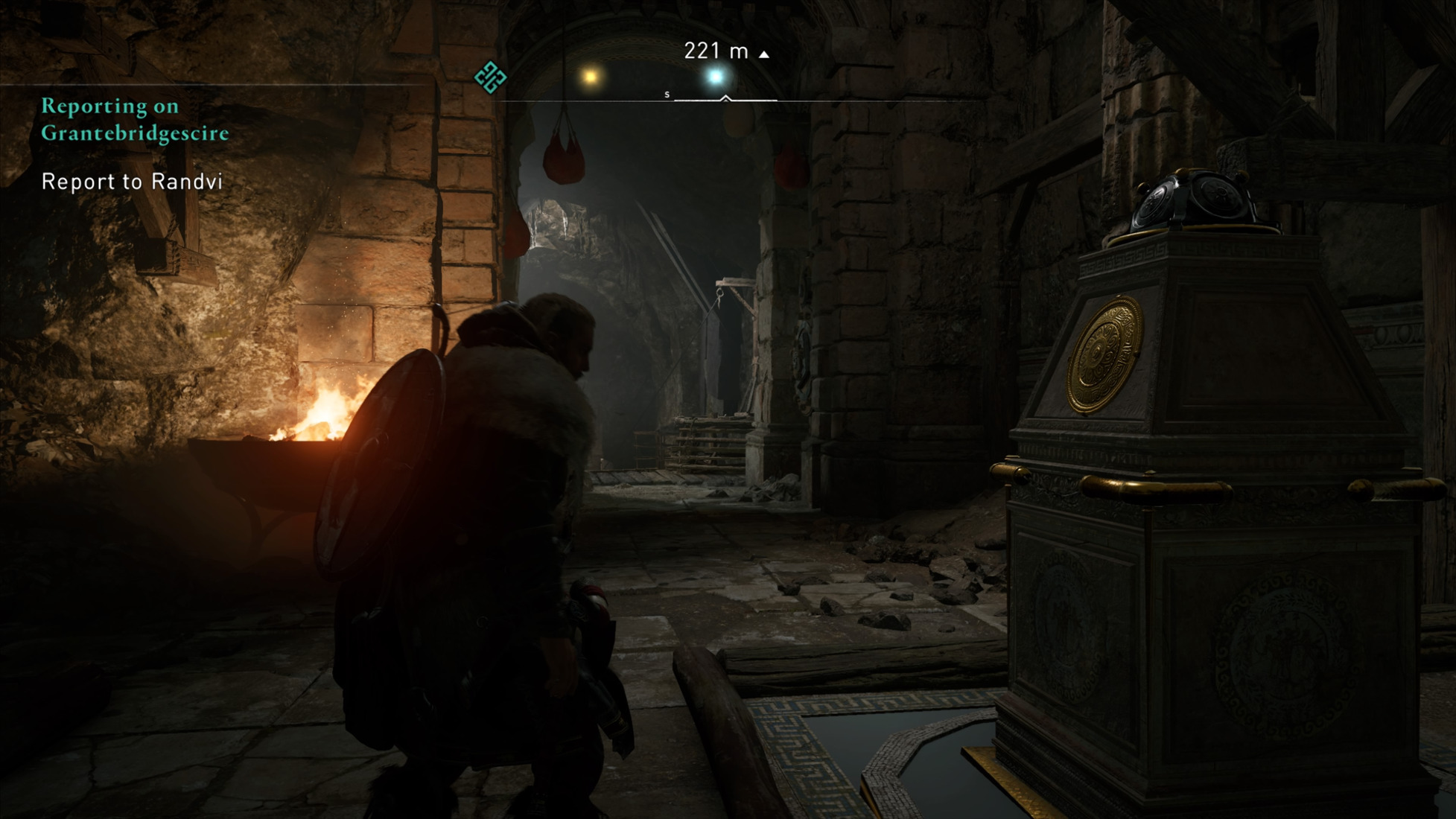1456x819 pixels.
Task: Click the teal quest marker on compass
Action: pyautogui.click(x=490, y=77)
